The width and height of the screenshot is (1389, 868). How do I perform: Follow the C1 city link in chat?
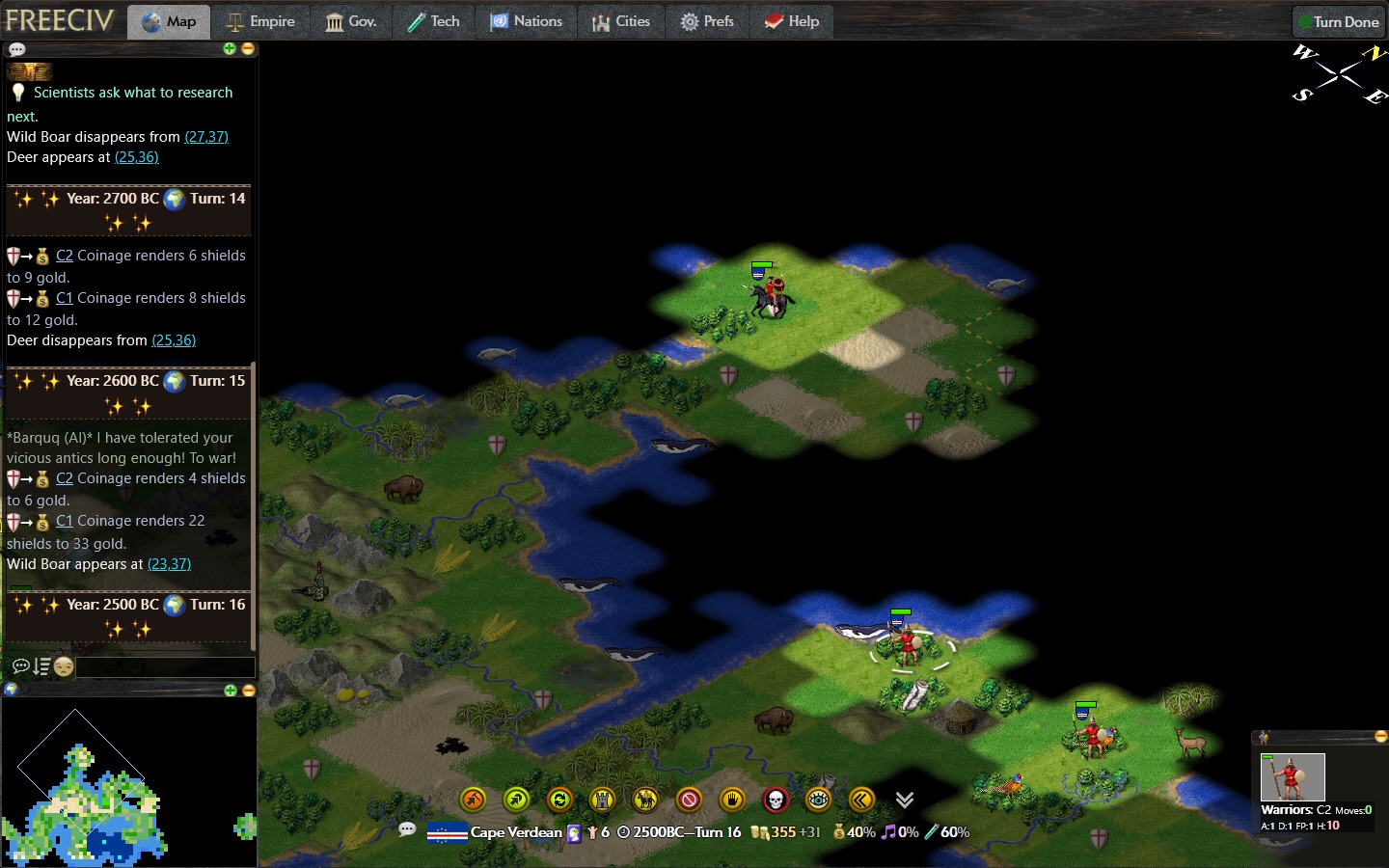64,521
